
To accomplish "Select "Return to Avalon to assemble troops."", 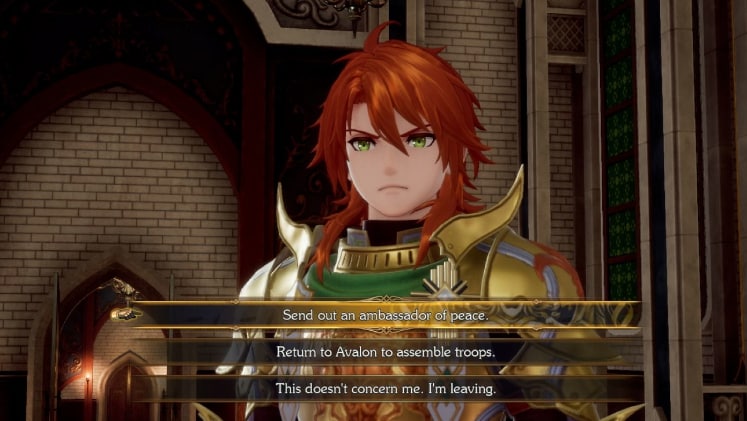I will tap(385, 352).
